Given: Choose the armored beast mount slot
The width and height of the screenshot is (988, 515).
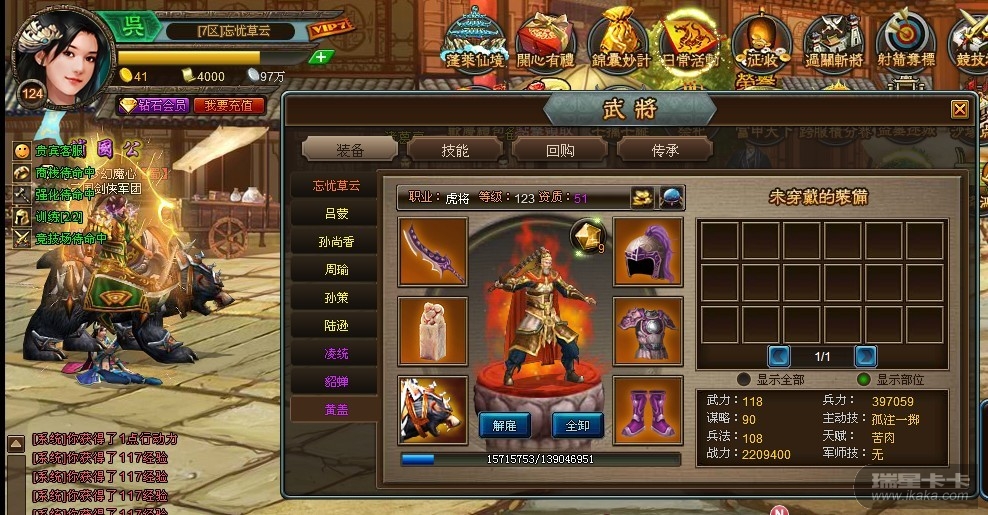Looking at the screenshot, I should [x=433, y=410].
